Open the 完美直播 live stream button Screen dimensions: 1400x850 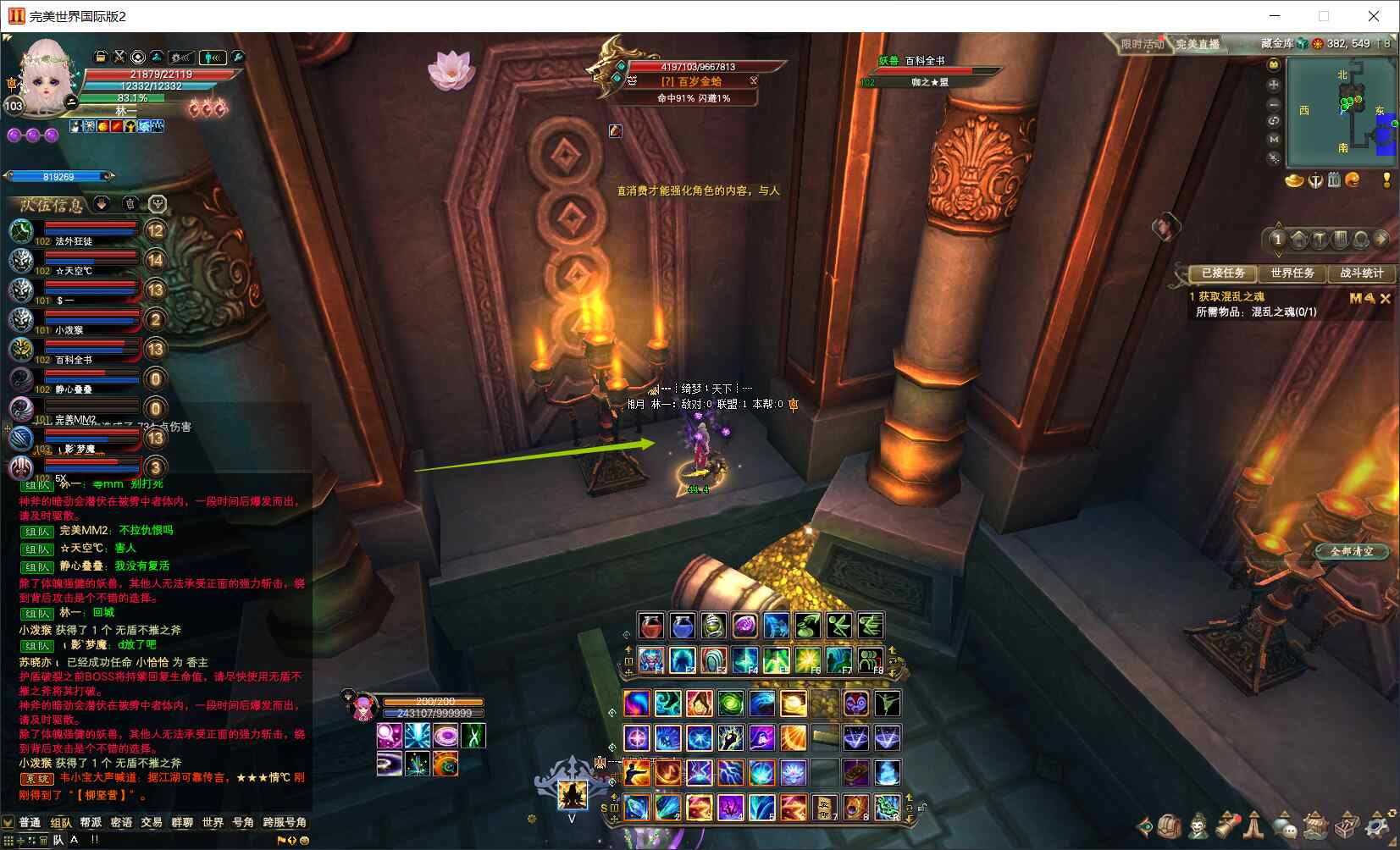click(1198, 44)
